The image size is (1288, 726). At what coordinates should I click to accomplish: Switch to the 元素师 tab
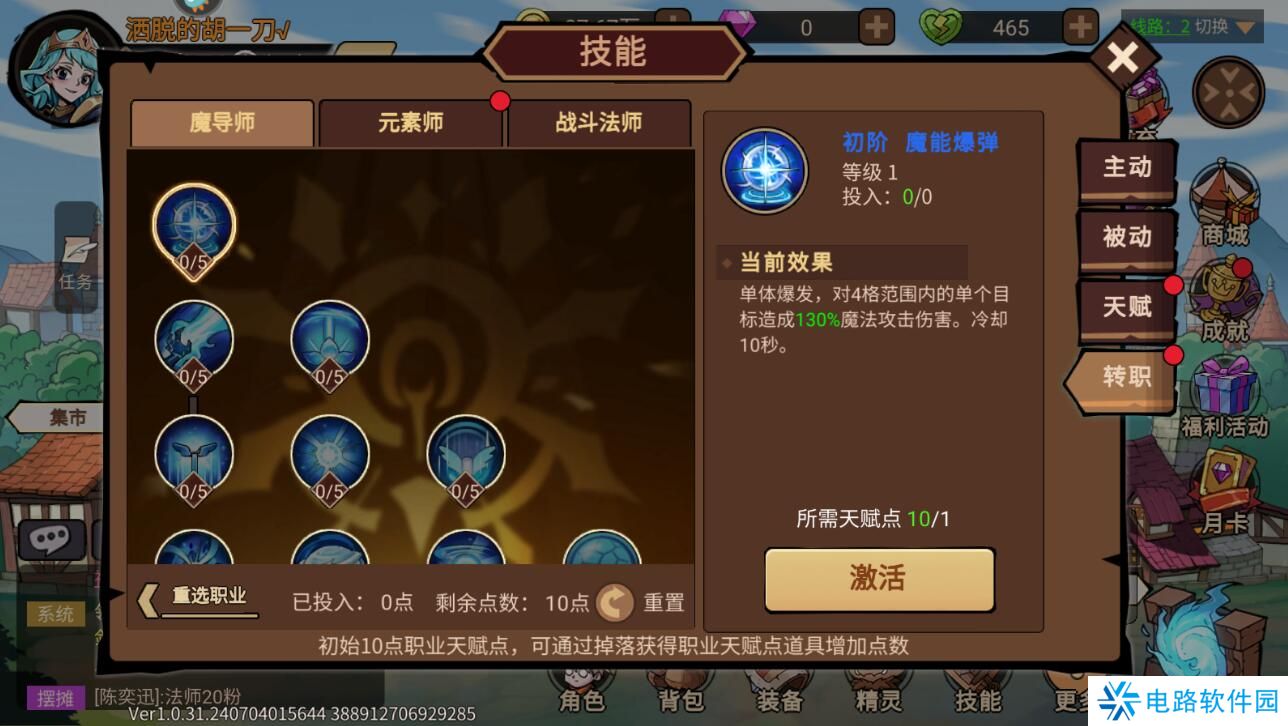(411, 122)
